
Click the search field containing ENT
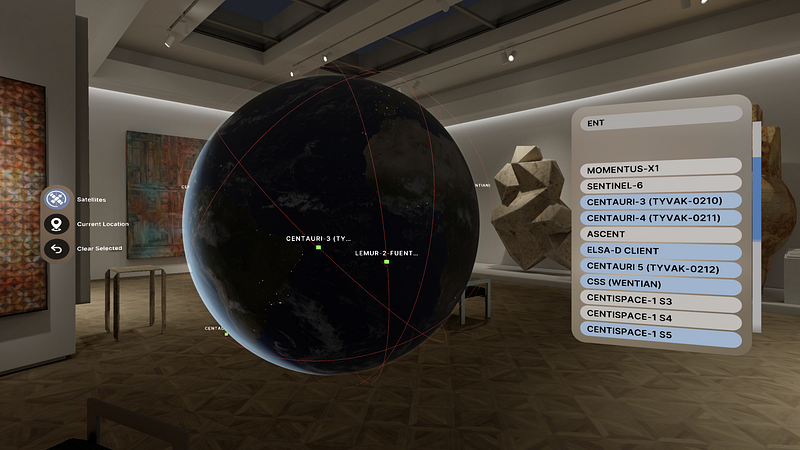point(660,123)
